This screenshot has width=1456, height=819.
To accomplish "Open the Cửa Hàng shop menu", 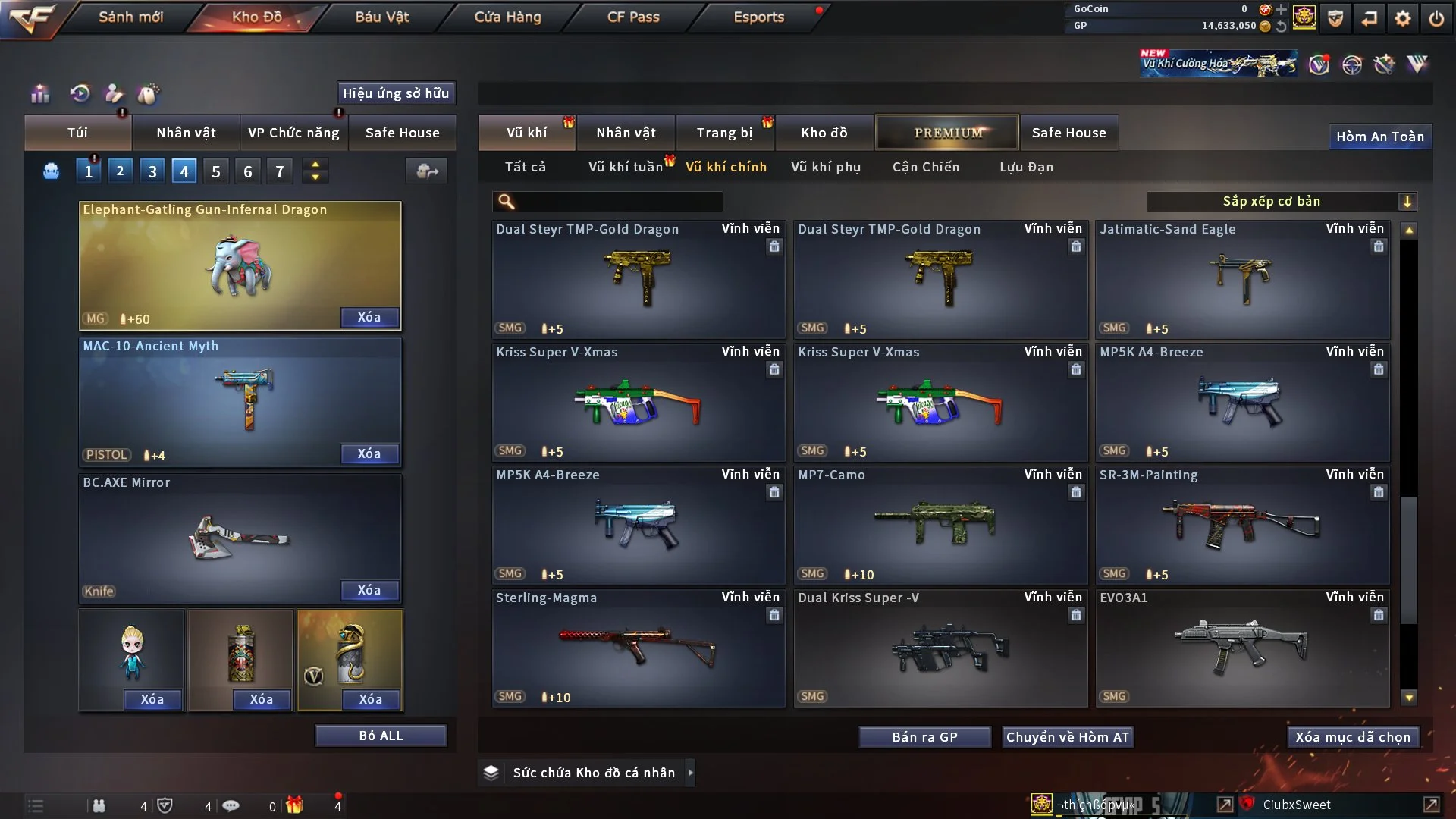I will point(507,17).
